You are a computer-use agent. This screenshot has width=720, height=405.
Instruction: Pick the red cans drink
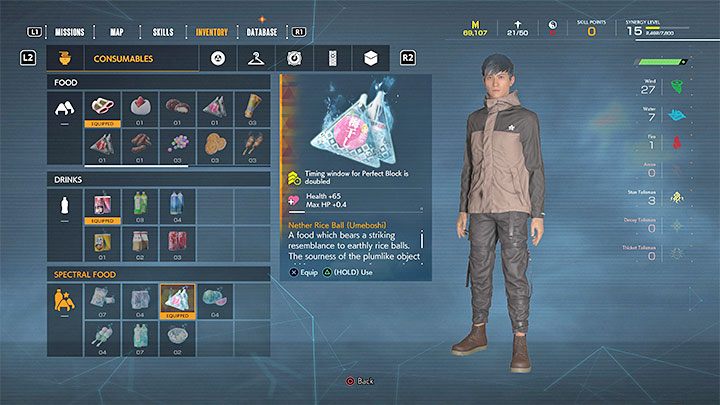tap(180, 243)
